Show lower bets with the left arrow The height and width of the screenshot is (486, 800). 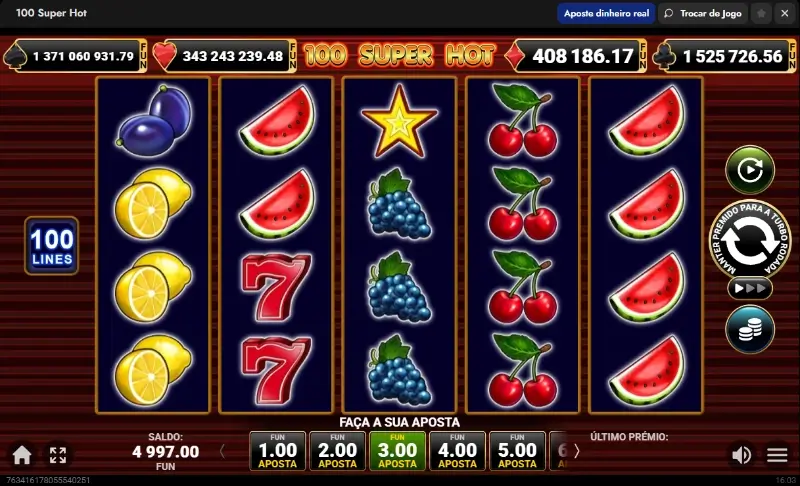pyautogui.click(x=222, y=452)
